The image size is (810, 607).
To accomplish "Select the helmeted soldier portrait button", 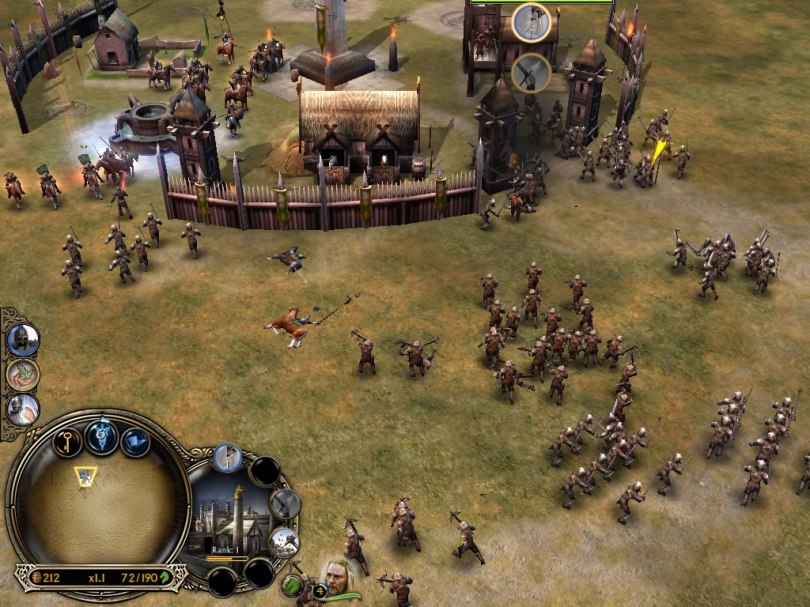I will 21,340.
